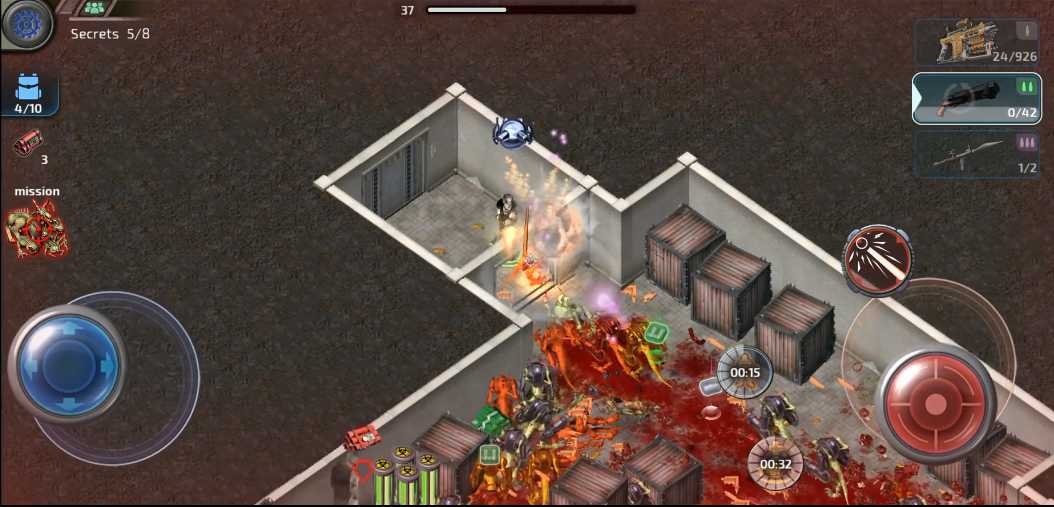The image size is (1054, 507).
Task: Select the grenade launcher weapon slot
Action: click(x=977, y=98)
